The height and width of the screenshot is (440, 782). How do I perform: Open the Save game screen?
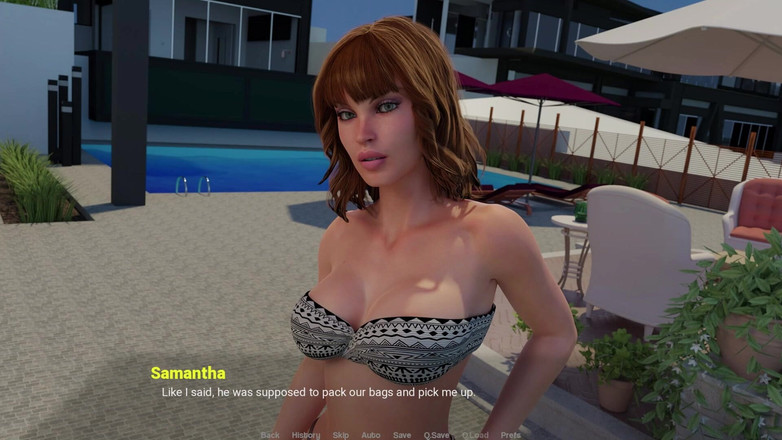(x=402, y=435)
